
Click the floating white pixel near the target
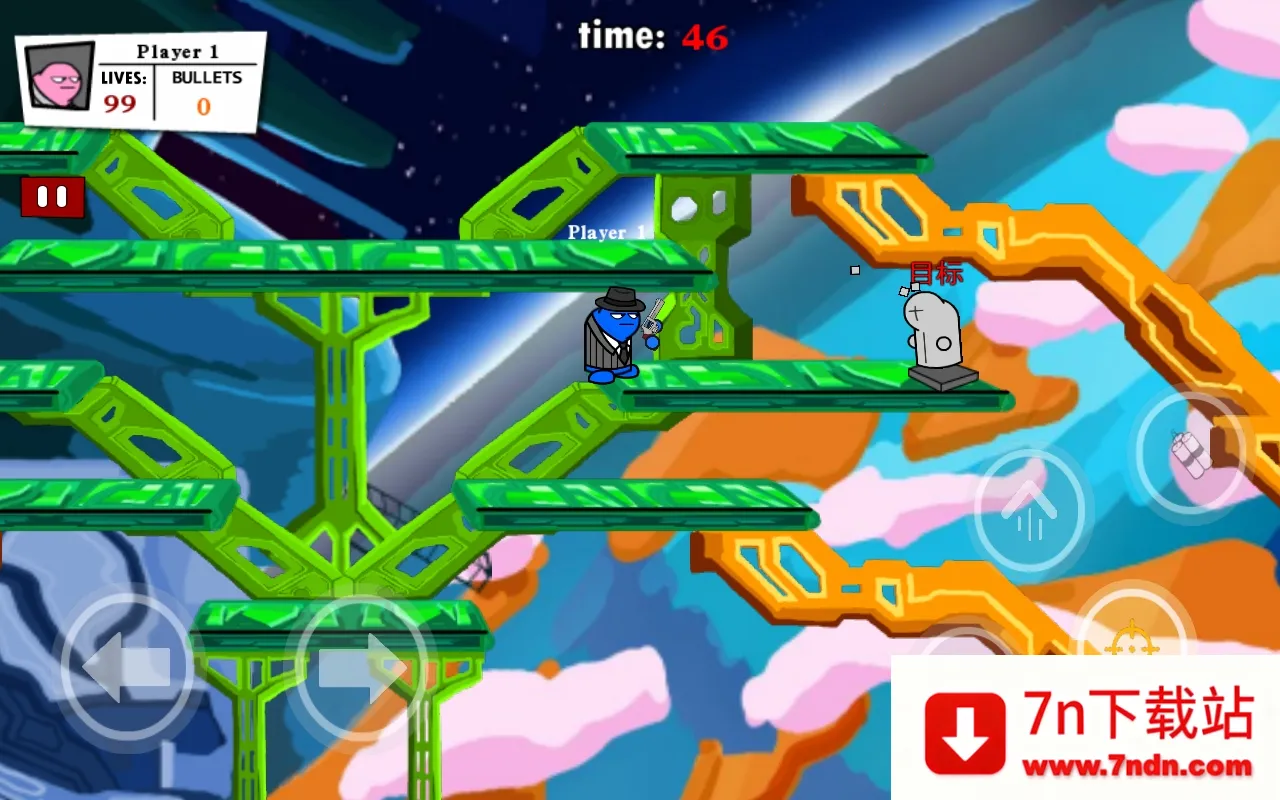(x=856, y=268)
